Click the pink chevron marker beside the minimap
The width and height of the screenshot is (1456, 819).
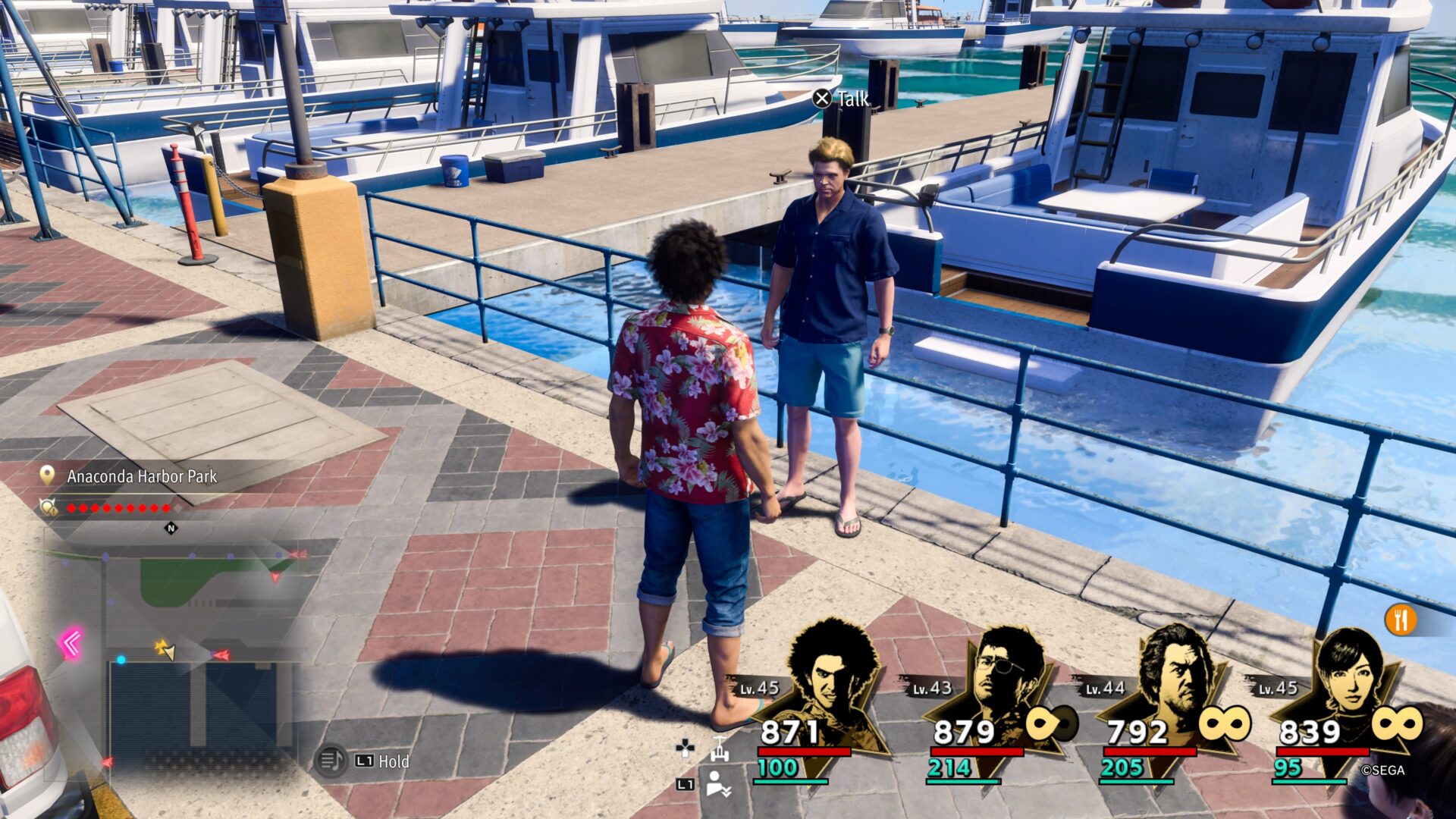pos(72,644)
